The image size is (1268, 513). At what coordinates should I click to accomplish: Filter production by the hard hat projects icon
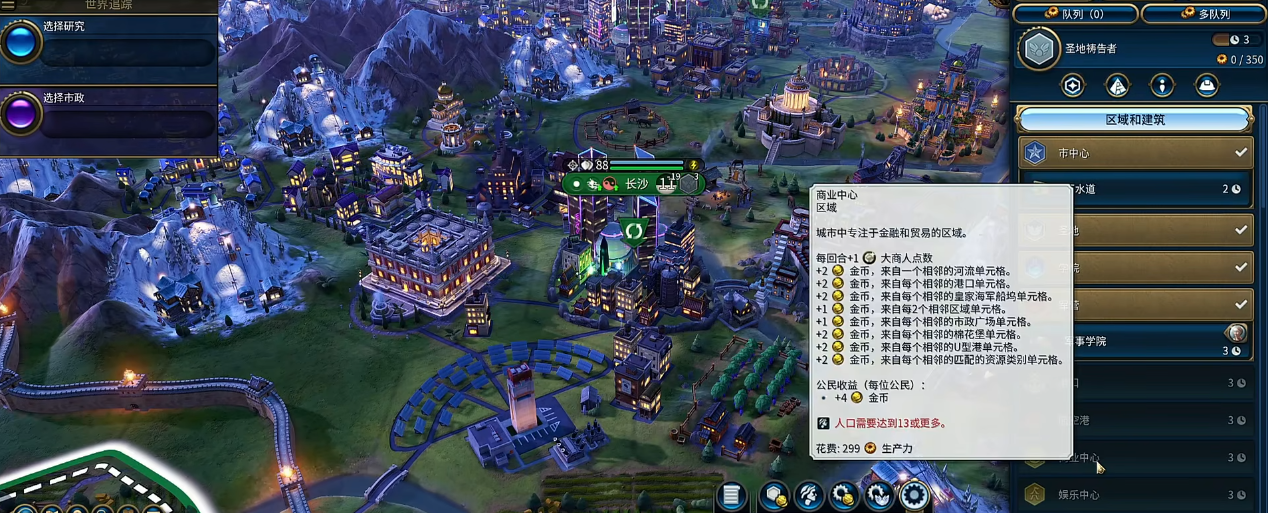pyautogui.click(x=1206, y=86)
